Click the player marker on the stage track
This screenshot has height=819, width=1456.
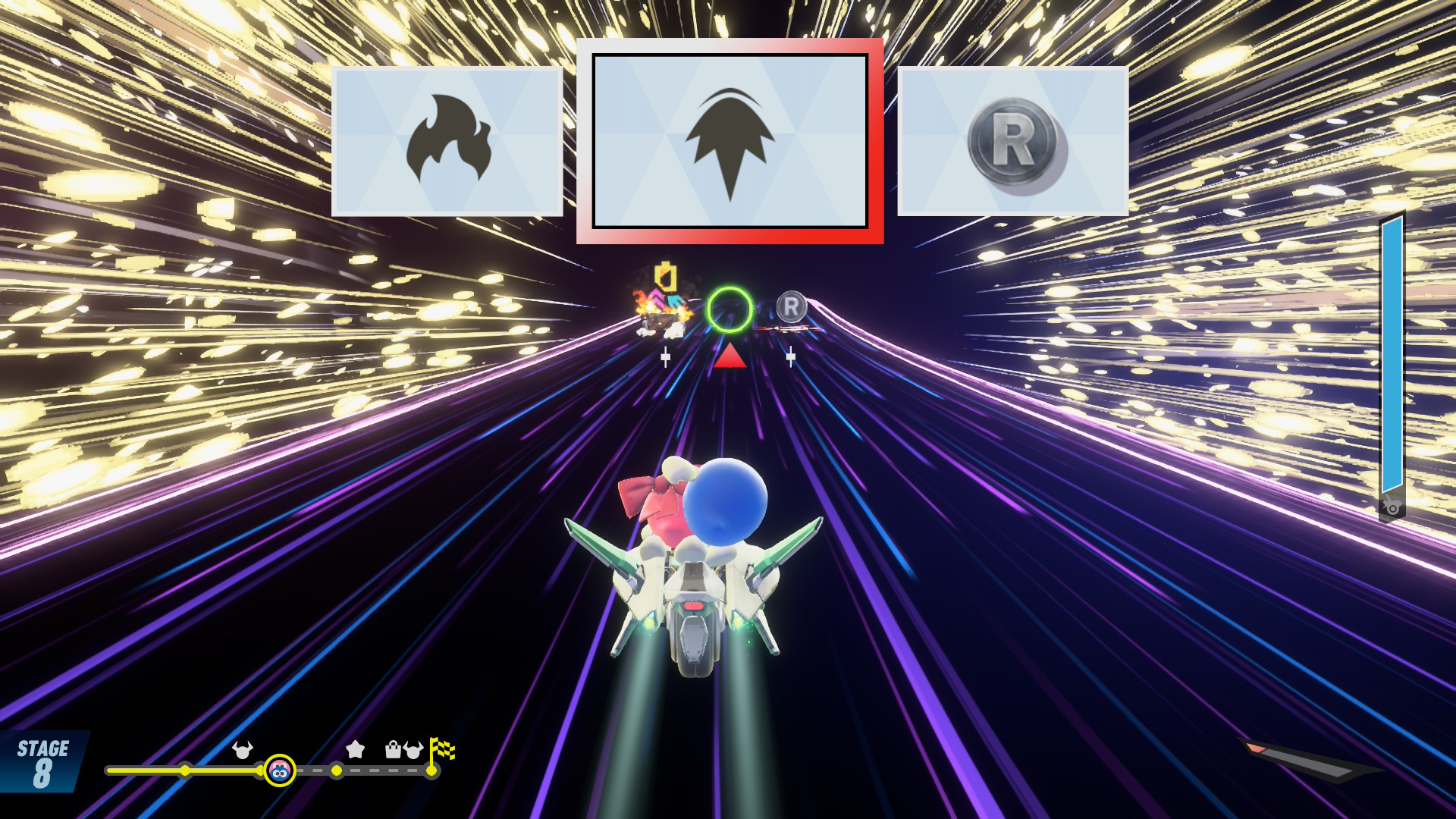[280, 770]
